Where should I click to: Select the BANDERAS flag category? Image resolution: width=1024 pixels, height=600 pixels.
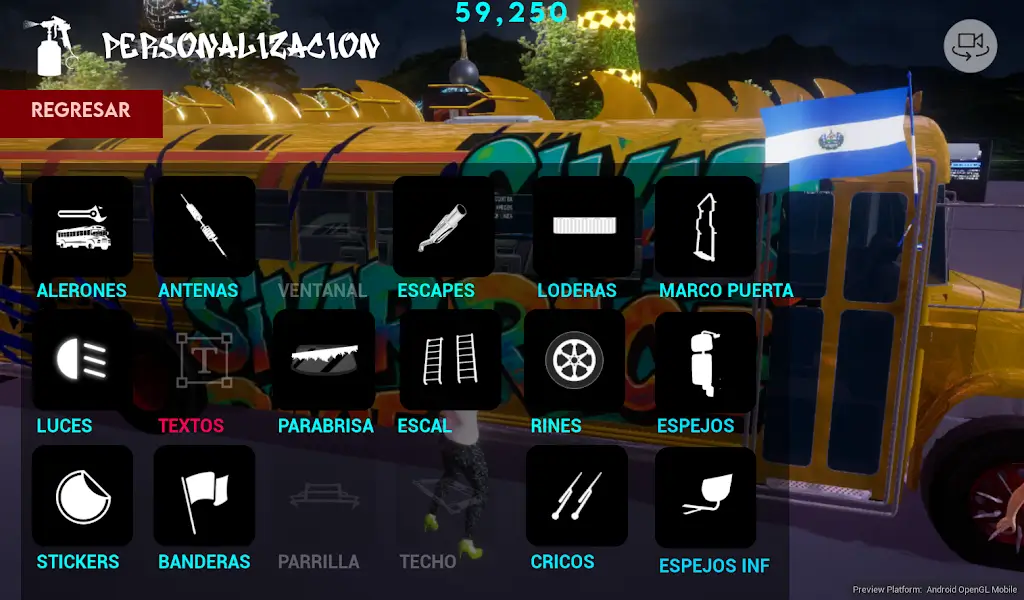[203, 496]
